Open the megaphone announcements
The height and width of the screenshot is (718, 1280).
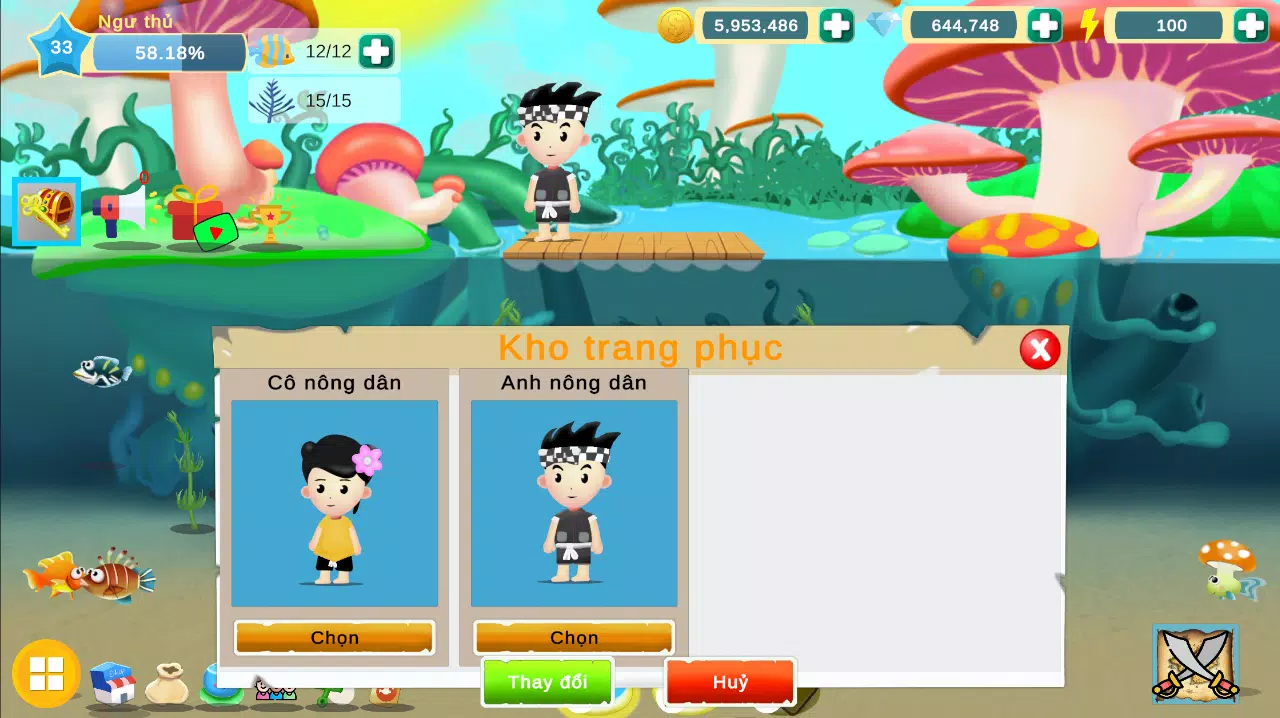(x=119, y=211)
